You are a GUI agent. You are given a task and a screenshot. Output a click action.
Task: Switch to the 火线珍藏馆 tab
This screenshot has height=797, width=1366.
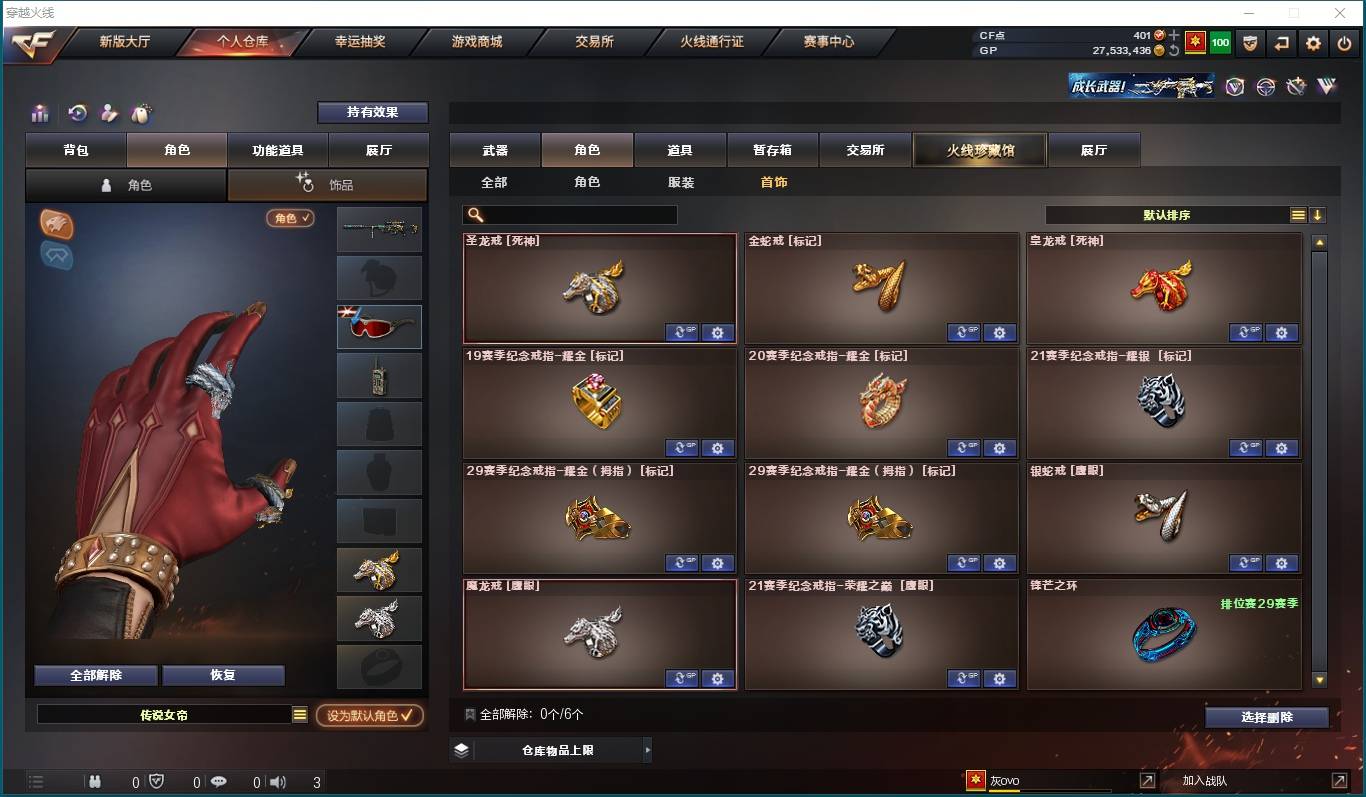point(979,148)
